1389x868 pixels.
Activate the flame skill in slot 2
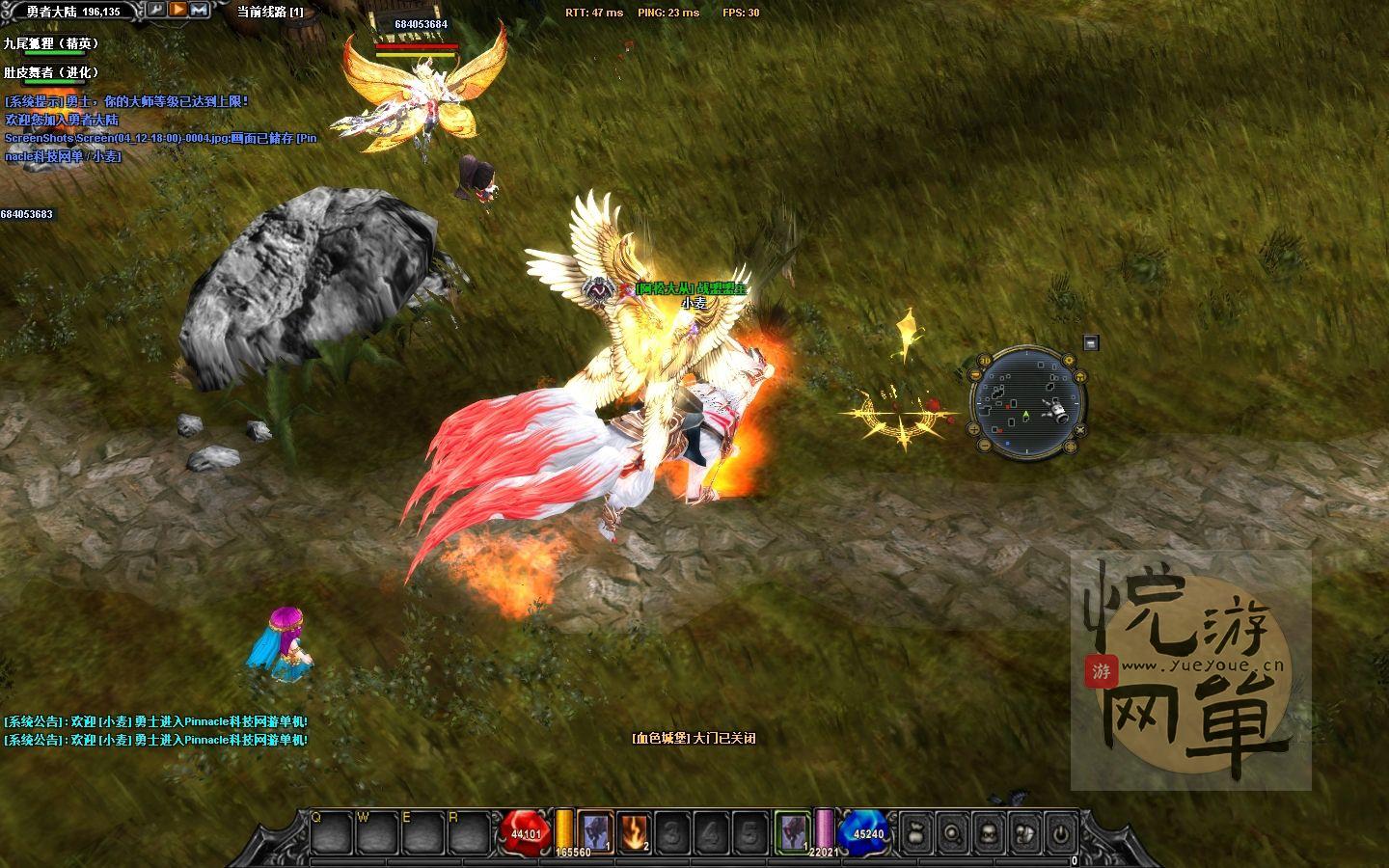point(634,831)
